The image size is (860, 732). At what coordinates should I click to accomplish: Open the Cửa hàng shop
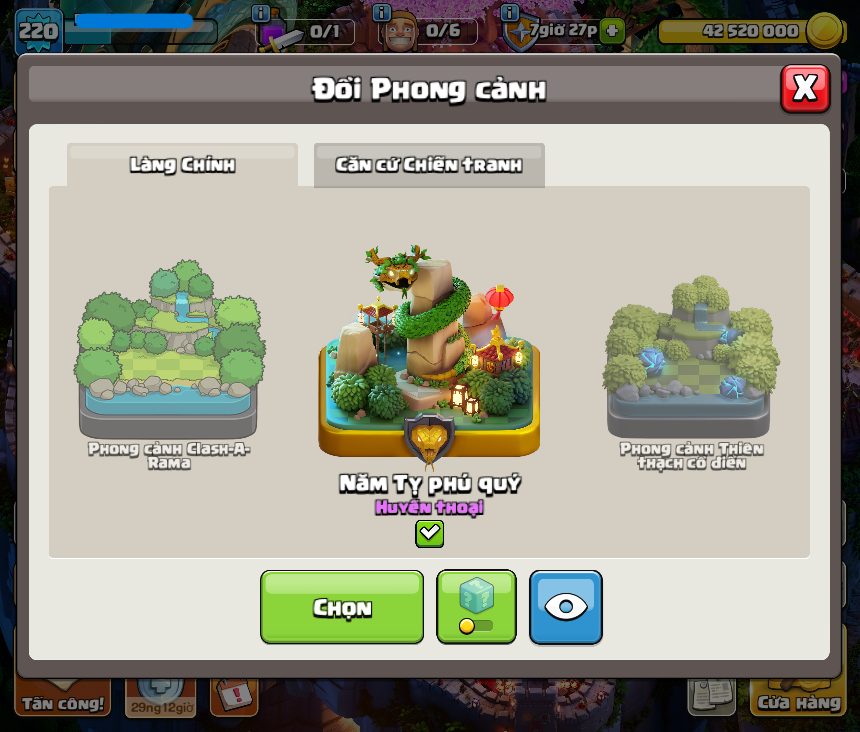pyautogui.click(x=798, y=701)
